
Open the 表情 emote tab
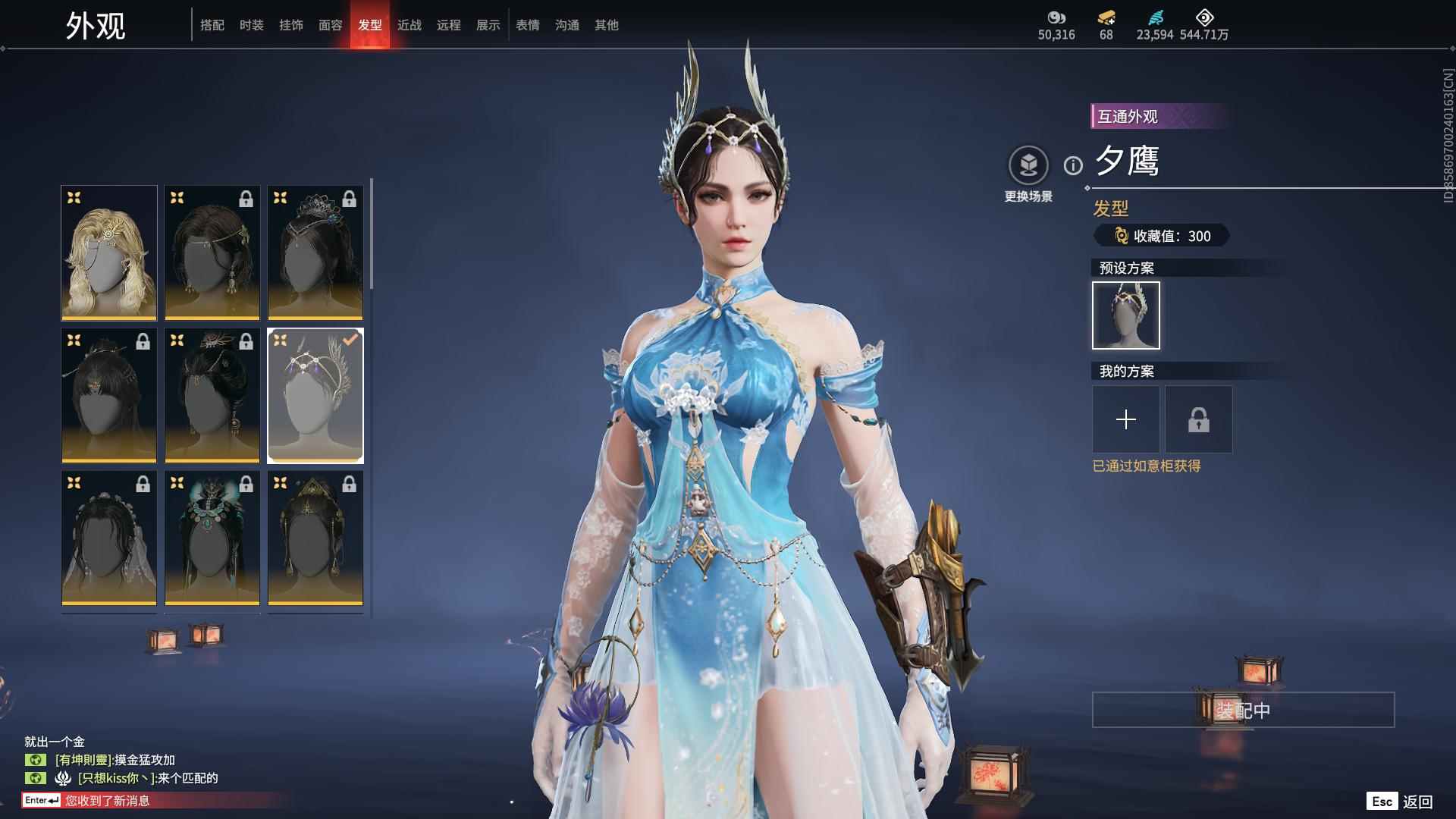pos(528,25)
